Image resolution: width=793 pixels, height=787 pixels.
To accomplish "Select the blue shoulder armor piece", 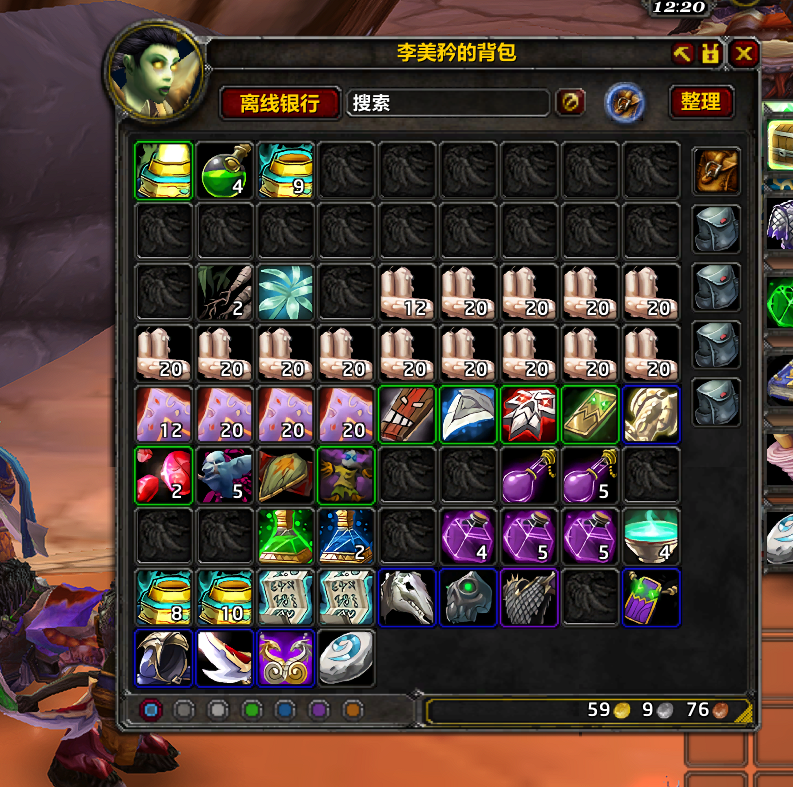I will 469,415.
